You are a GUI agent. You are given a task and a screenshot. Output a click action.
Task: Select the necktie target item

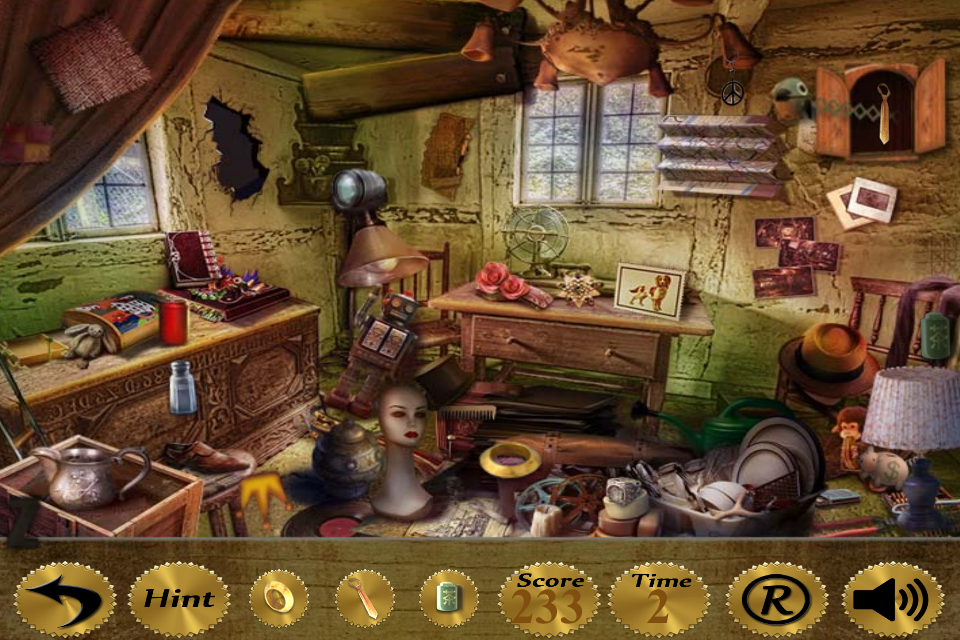click(363, 600)
